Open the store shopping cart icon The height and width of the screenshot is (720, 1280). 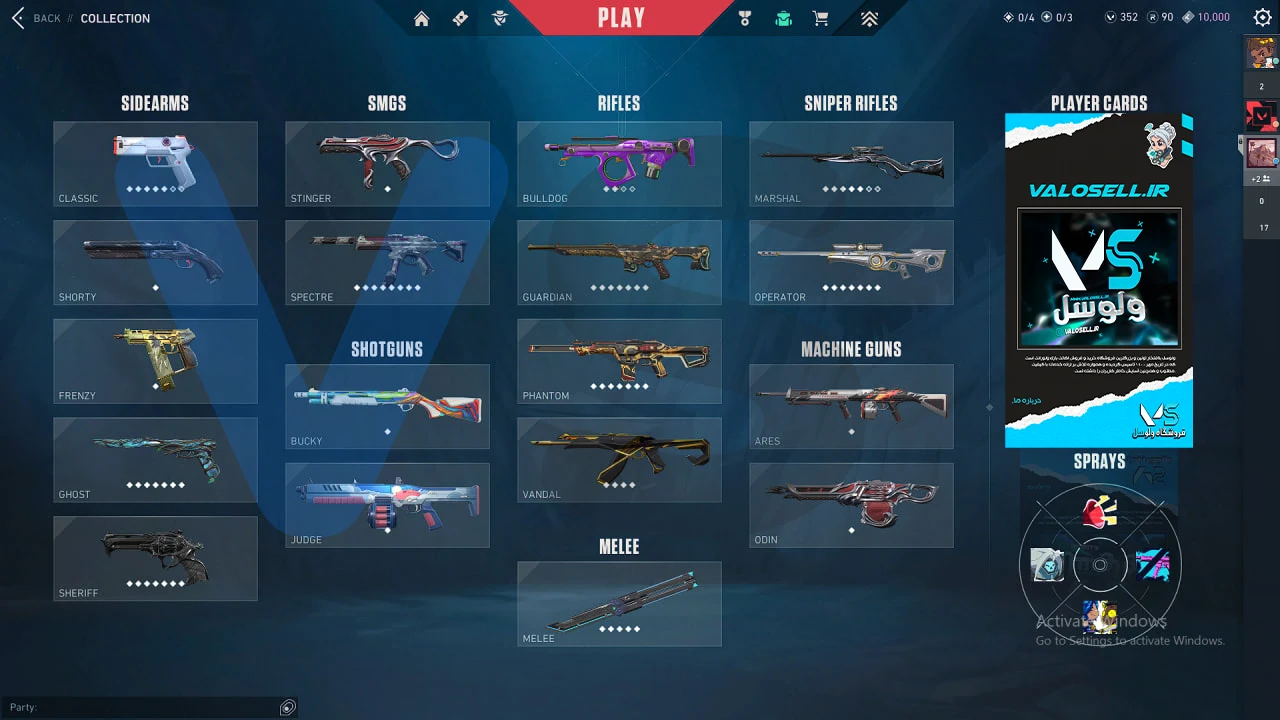pos(821,18)
